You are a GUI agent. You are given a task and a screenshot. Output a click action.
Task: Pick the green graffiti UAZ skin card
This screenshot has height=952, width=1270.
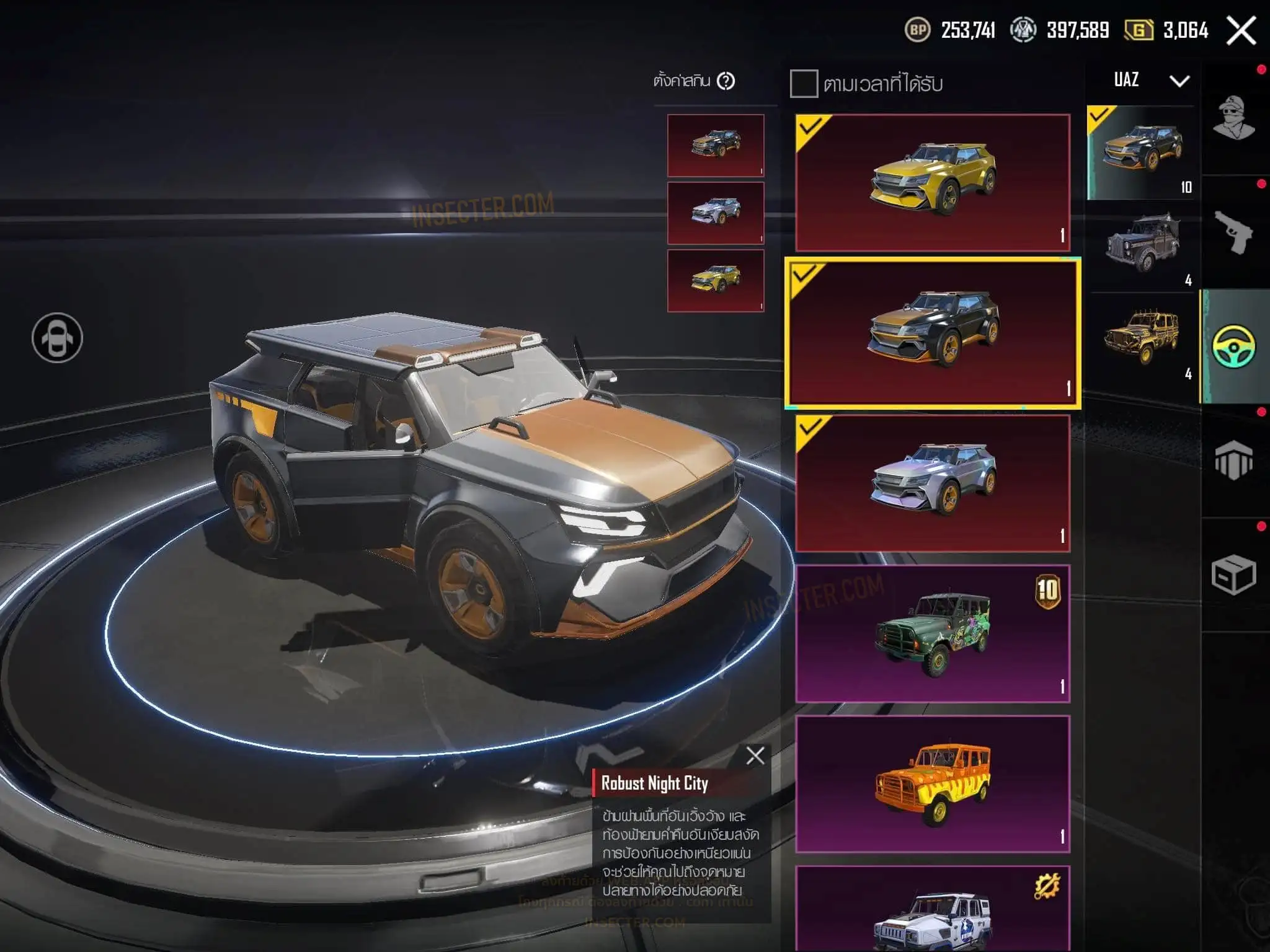point(933,633)
